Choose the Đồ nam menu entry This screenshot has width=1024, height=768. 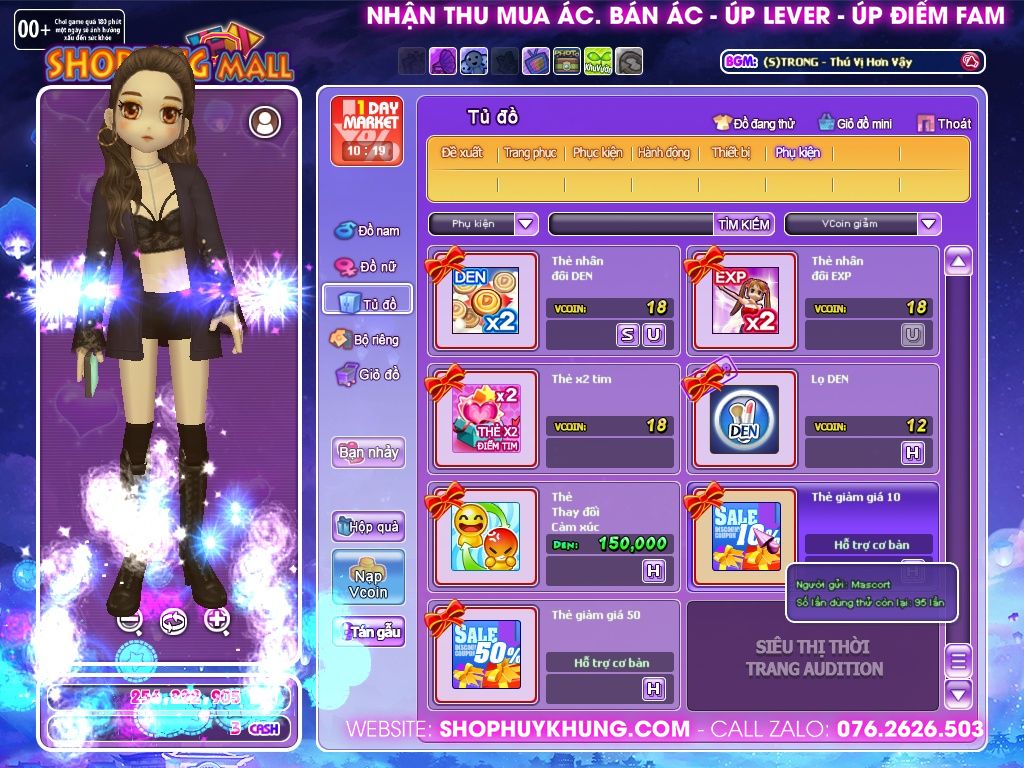[367, 231]
